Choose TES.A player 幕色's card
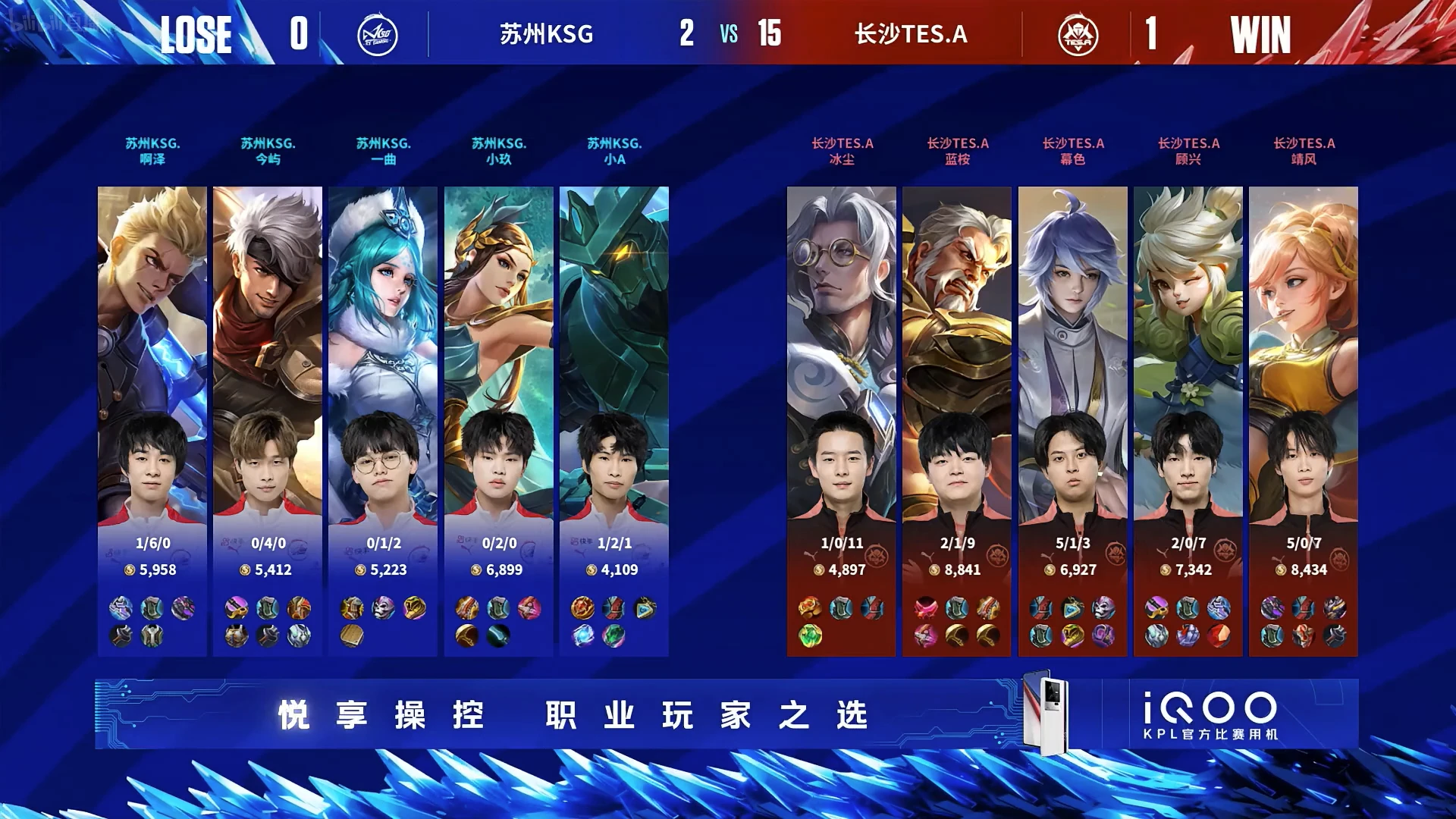1456x819 pixels. point(1072,421)
